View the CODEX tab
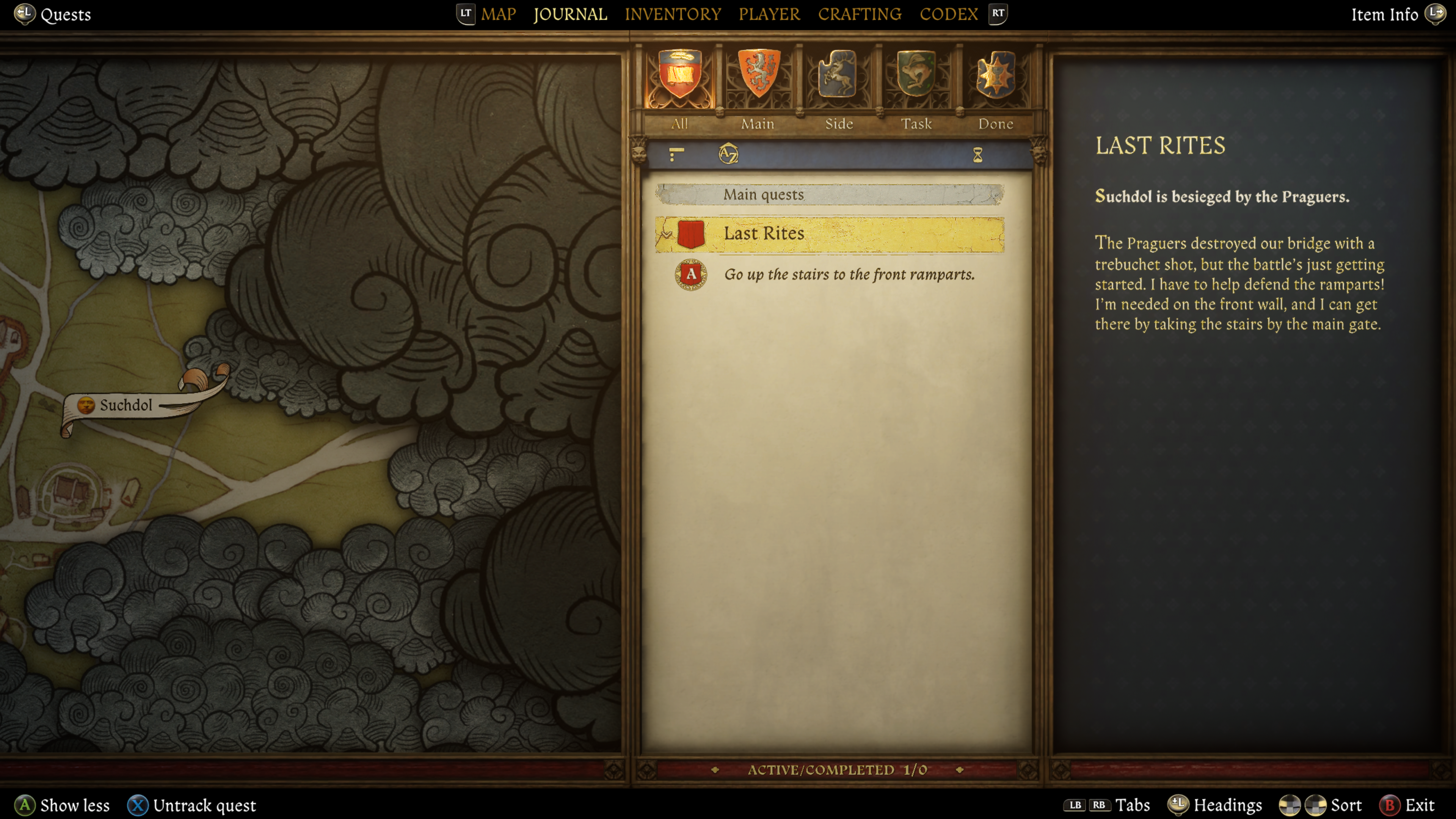The image size is (1456, 819). coord(948,14)
